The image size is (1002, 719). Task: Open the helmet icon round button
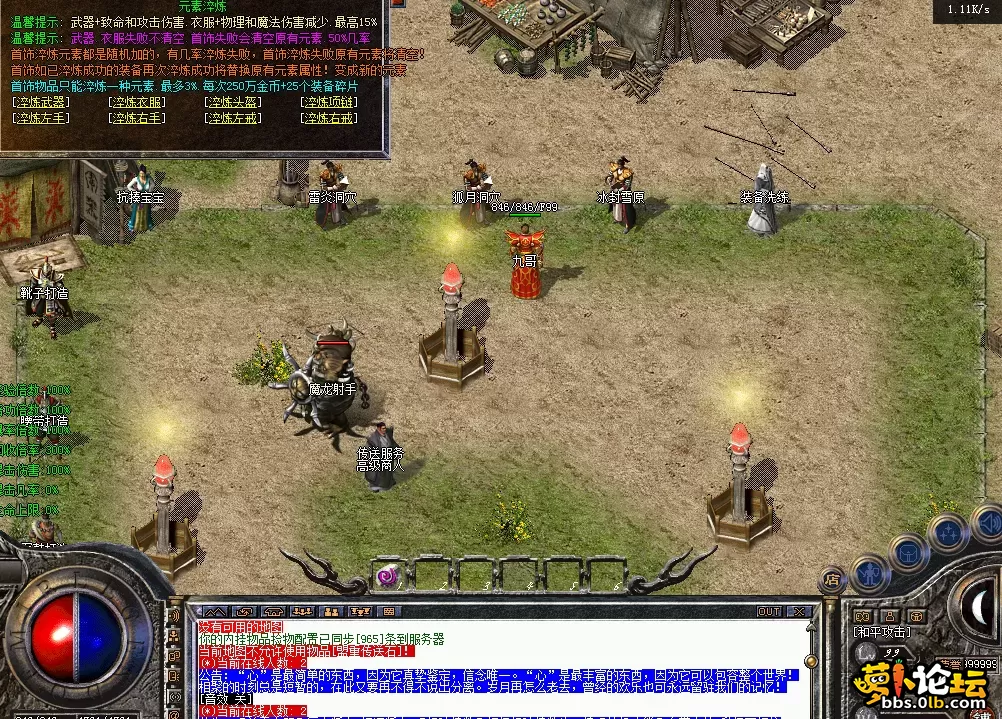(909, 552)
